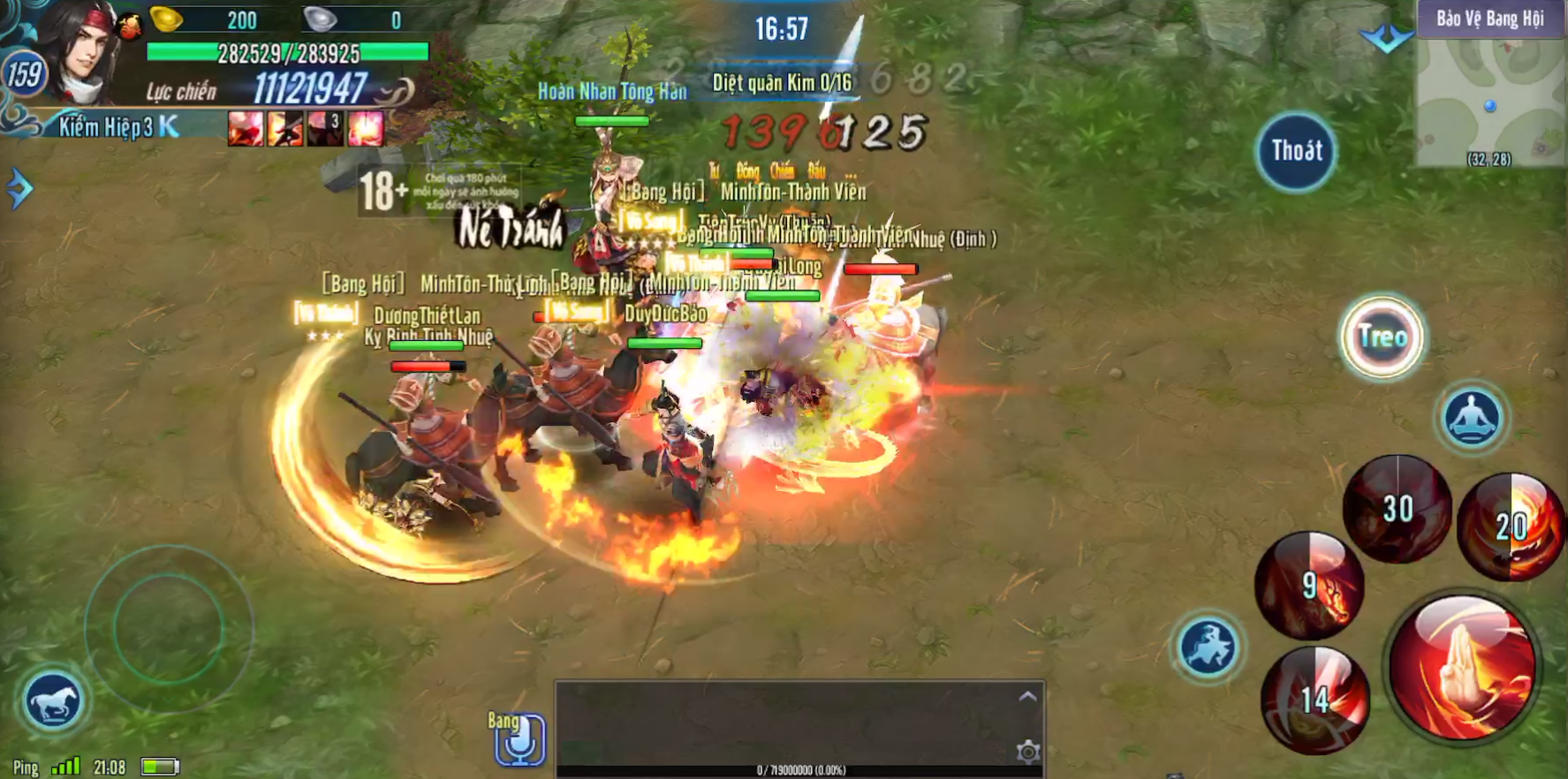Select the Diệt quân Kim objective tracker

[x=782, y=83]
